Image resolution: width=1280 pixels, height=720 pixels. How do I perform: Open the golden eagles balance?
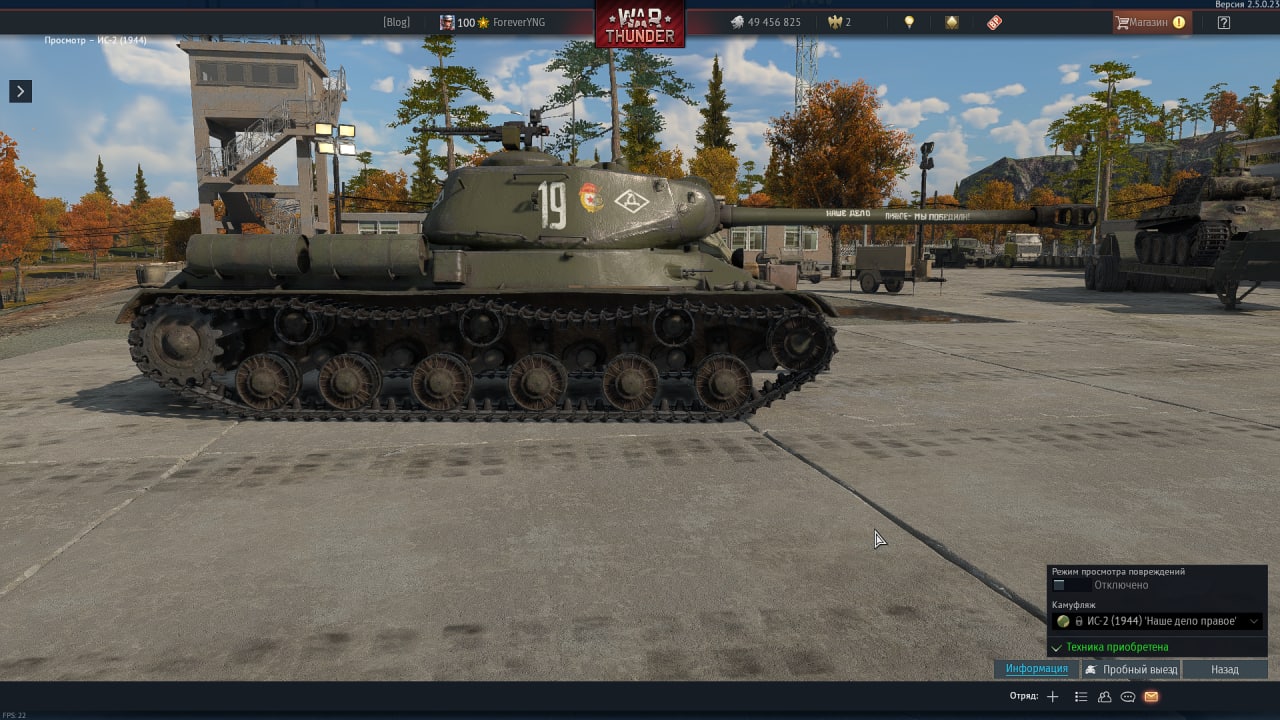[839, 22]
